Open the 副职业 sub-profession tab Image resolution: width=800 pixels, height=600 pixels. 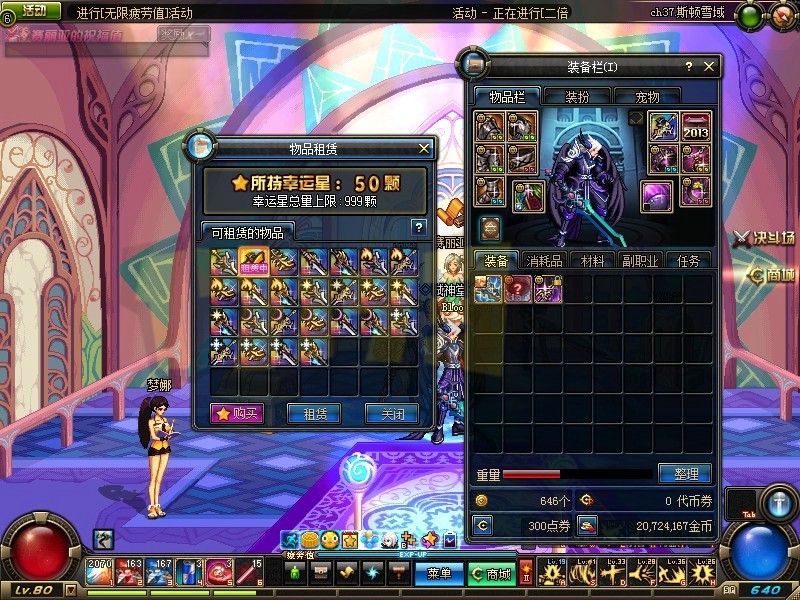(640, 260)
